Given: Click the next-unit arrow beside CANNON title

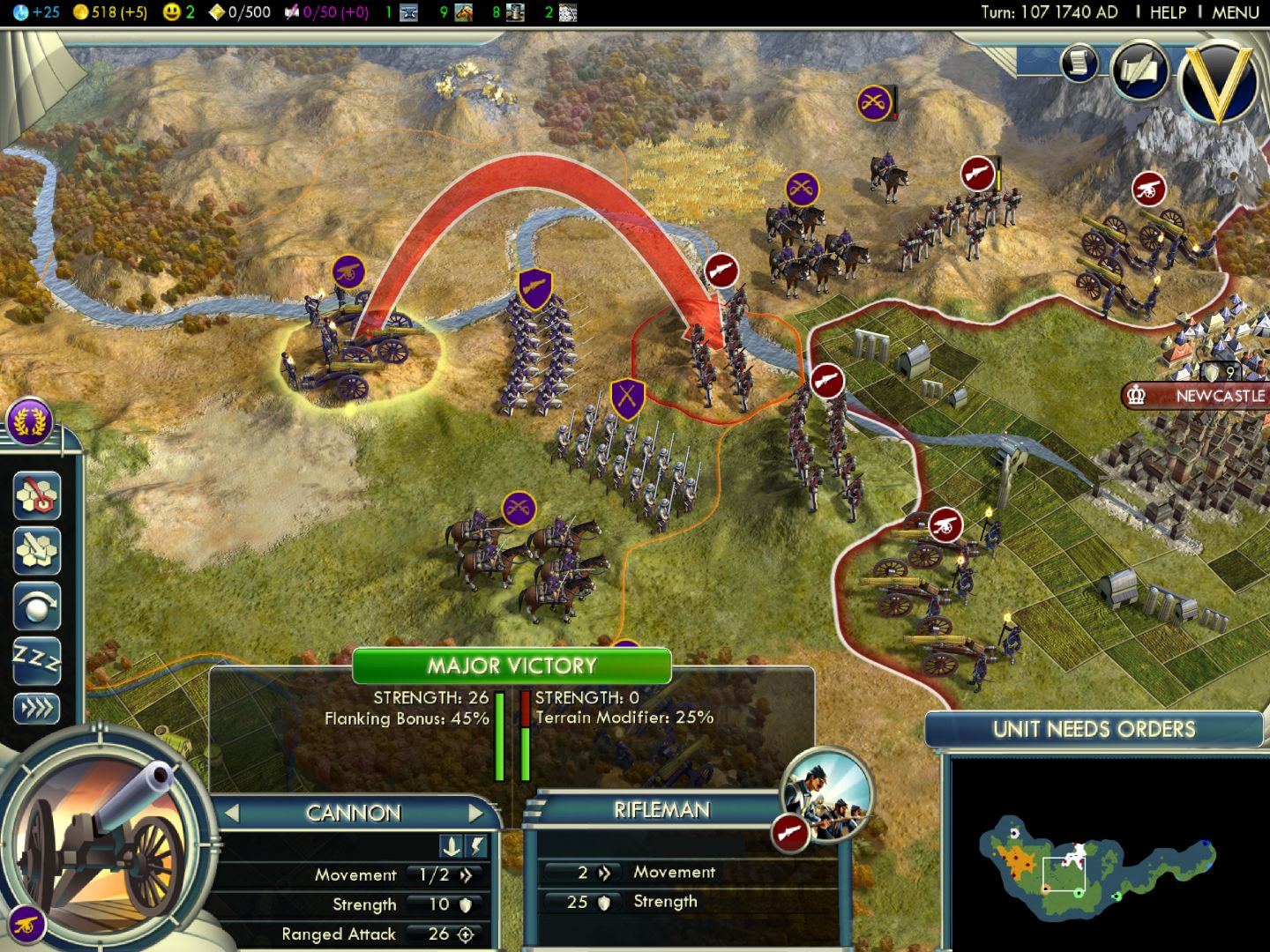Looking at the screenshot, I should tap(475, 813).
